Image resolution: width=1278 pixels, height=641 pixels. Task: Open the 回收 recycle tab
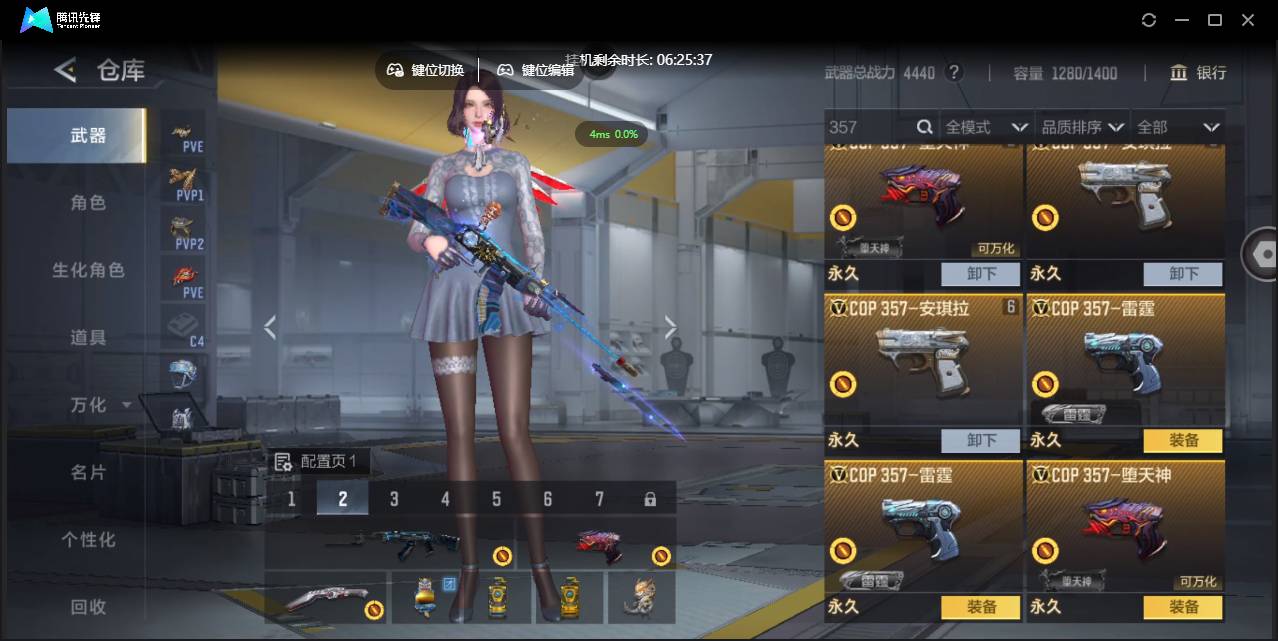[88, 607]
